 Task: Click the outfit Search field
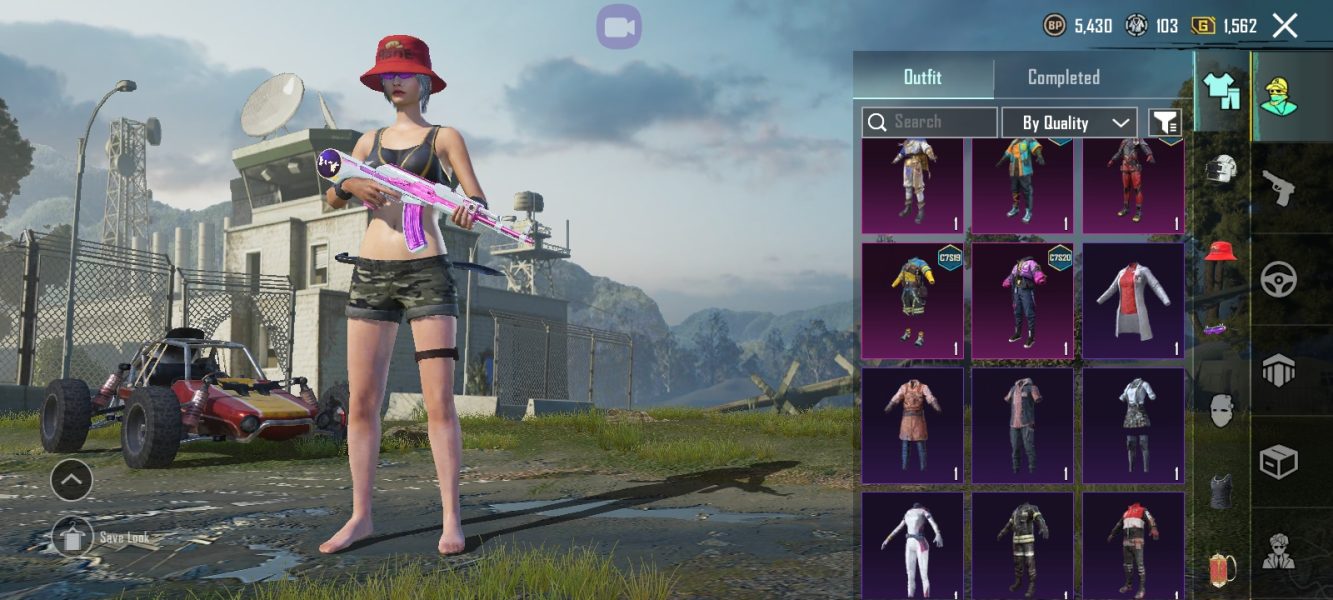(x=930, y=122)
